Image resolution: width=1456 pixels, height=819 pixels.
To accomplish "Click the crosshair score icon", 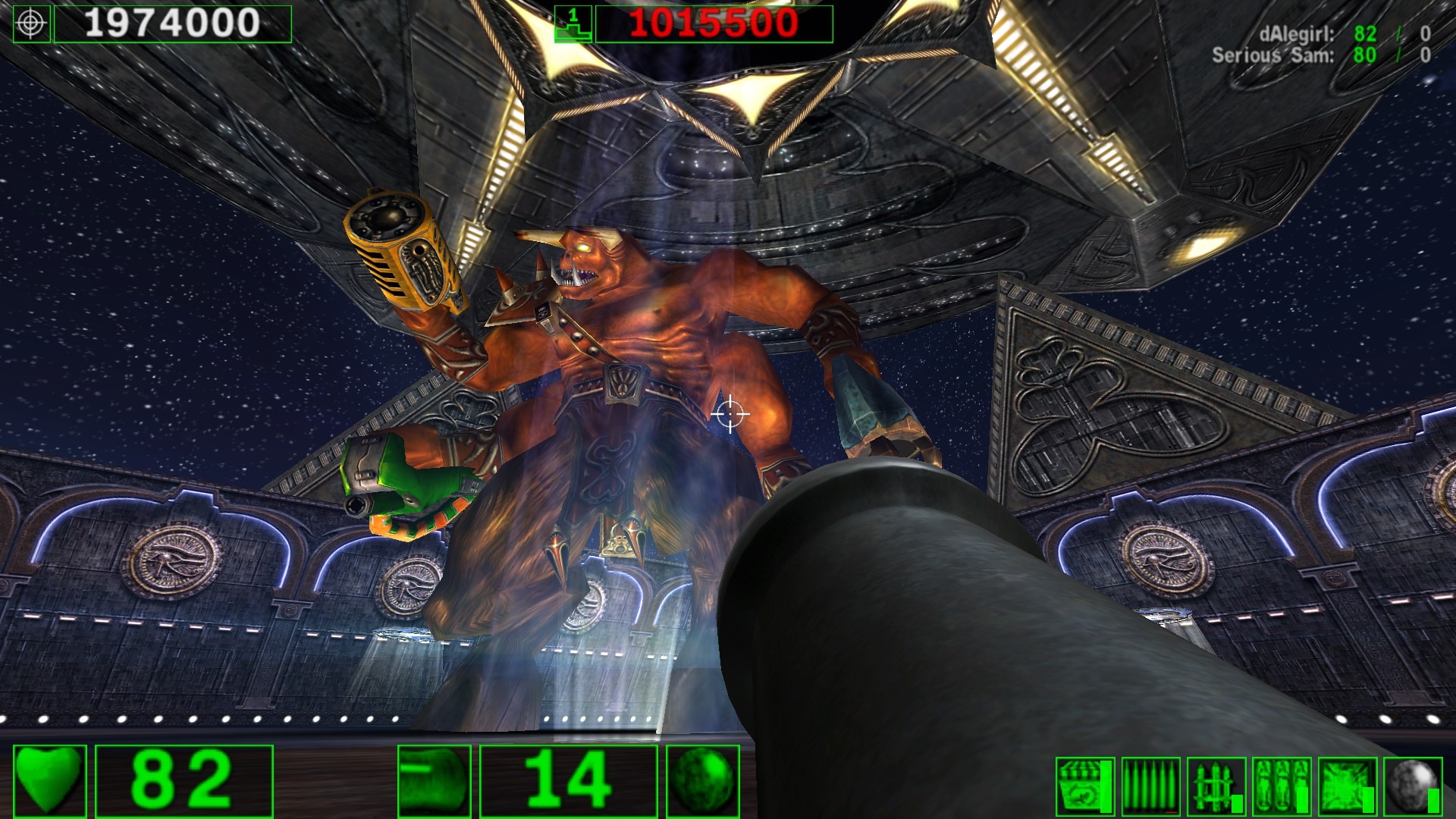I will (x=32, y=24).
